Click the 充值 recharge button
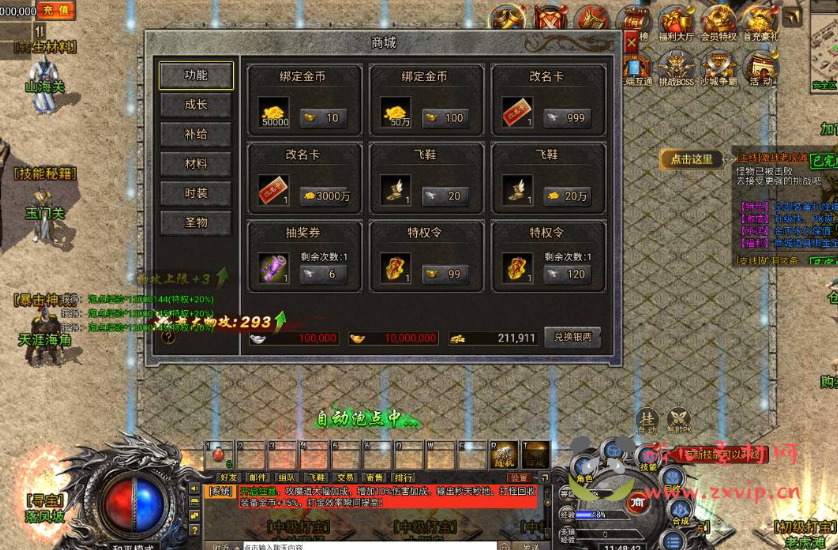This screenshot has height=550, width=838. coord(57,10)
